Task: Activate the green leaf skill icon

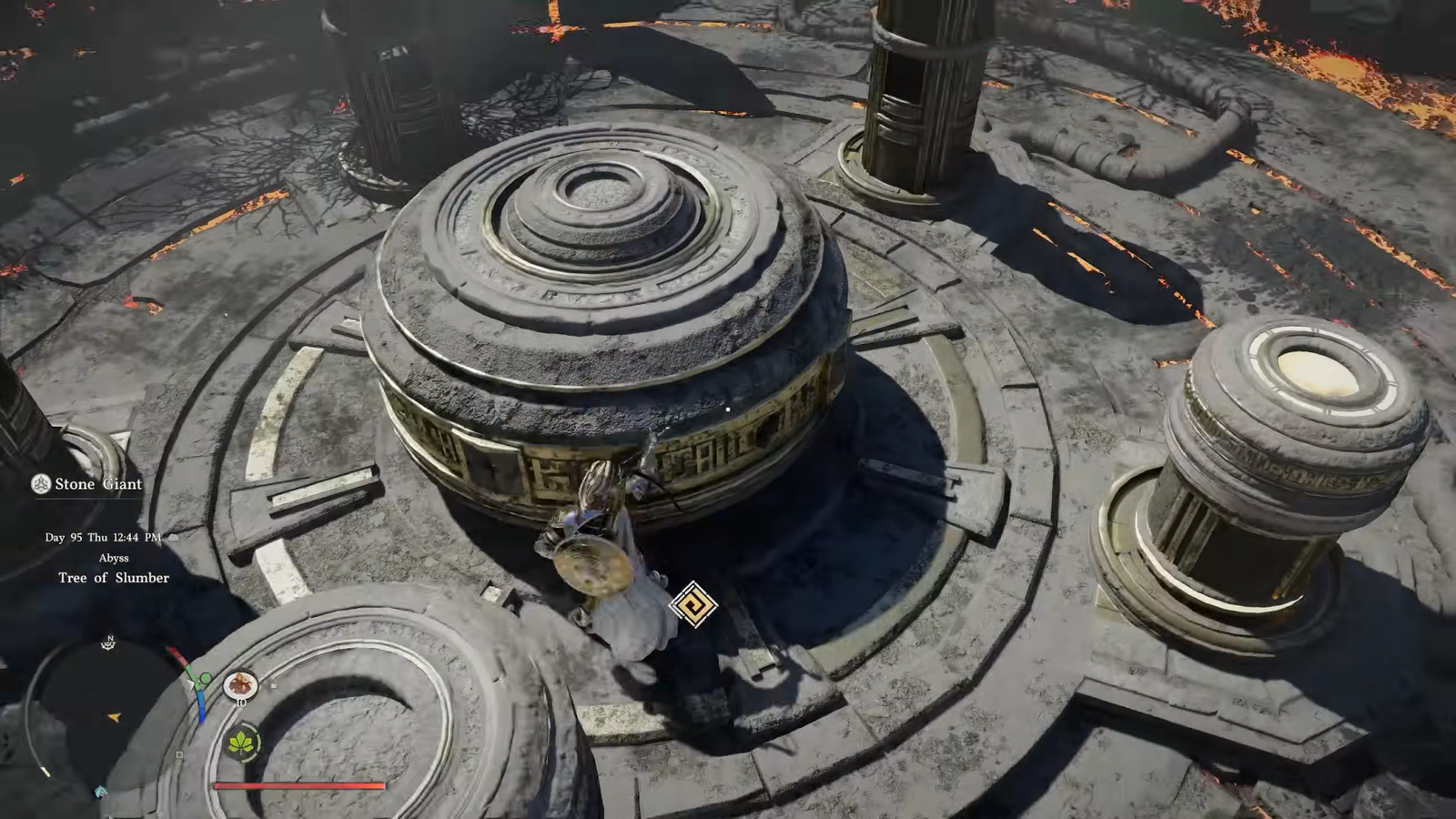Action: (241, 743)
